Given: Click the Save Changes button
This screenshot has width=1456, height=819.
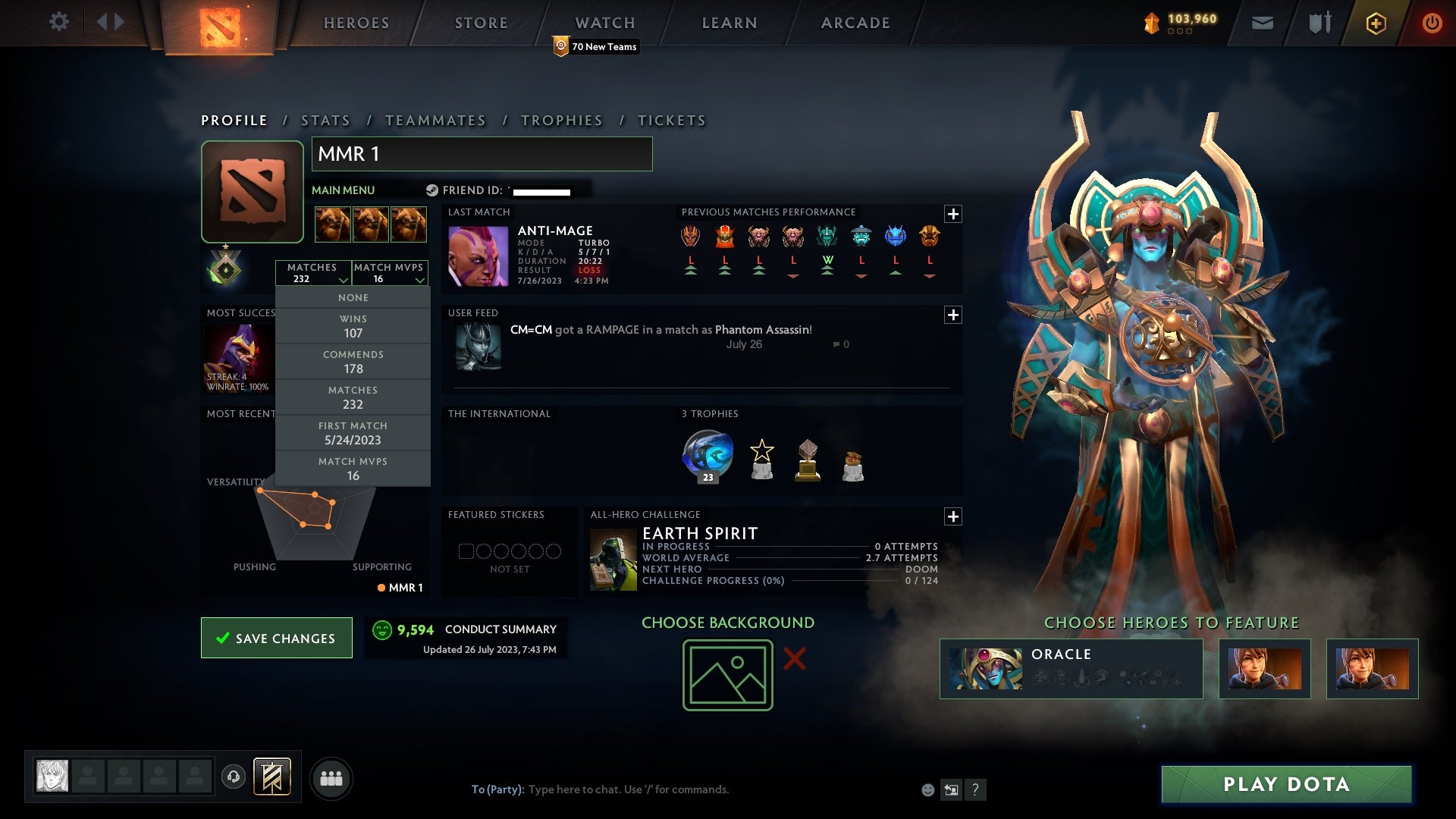Looking at the screenshot, I should 276,638.
